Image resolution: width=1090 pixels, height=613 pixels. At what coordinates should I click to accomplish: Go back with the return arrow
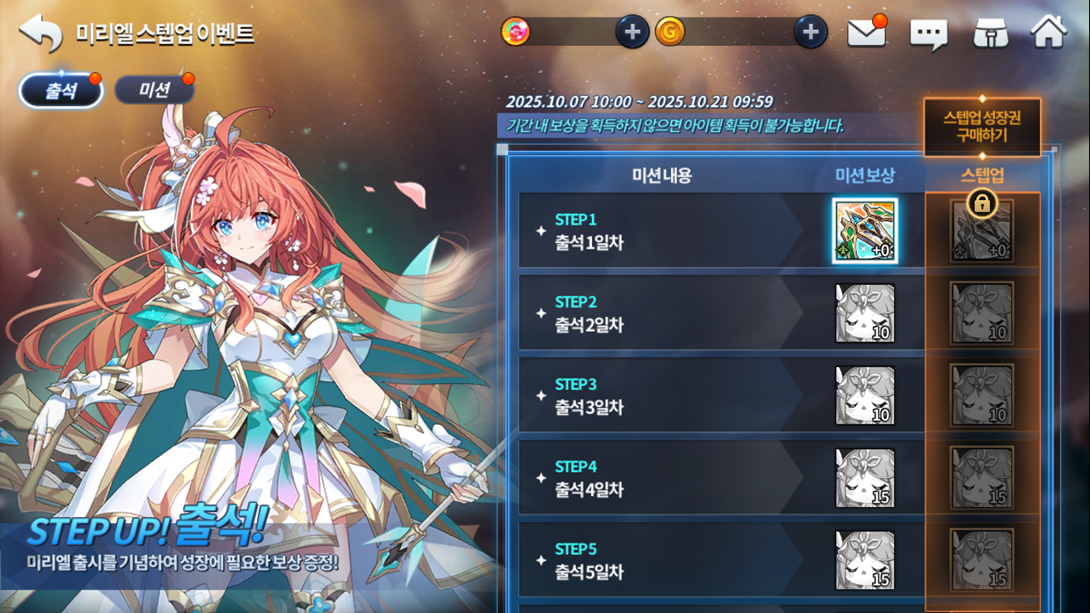[x=41, y=33]
